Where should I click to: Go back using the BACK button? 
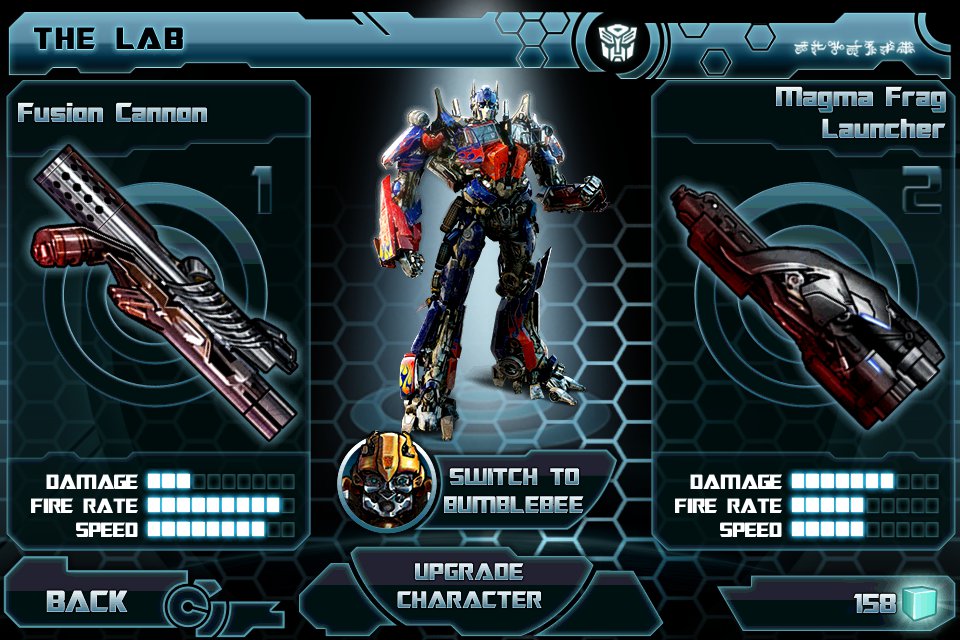pos(88,601)
